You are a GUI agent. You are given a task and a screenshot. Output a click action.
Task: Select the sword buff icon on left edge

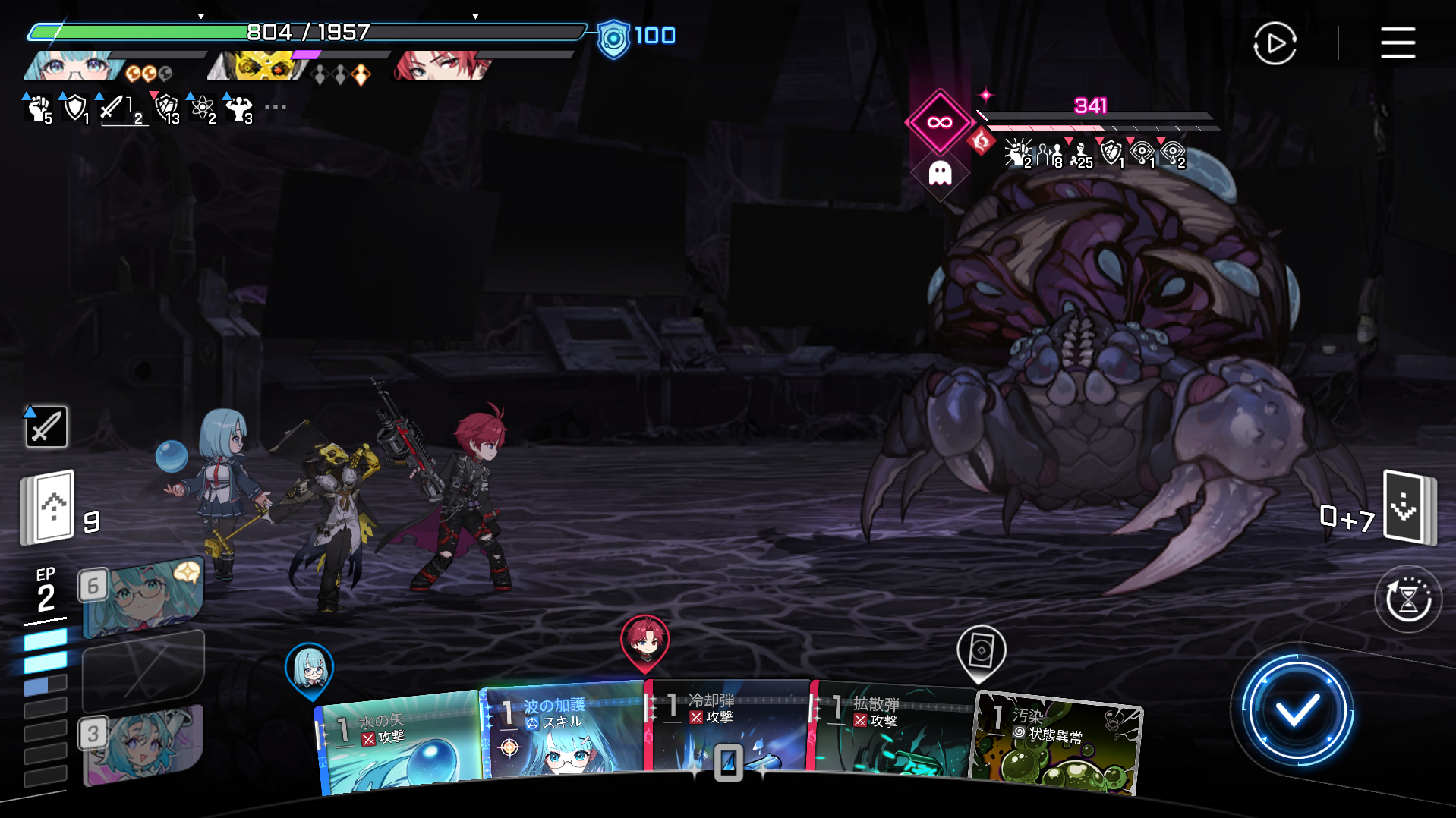(x=46, y=426)
